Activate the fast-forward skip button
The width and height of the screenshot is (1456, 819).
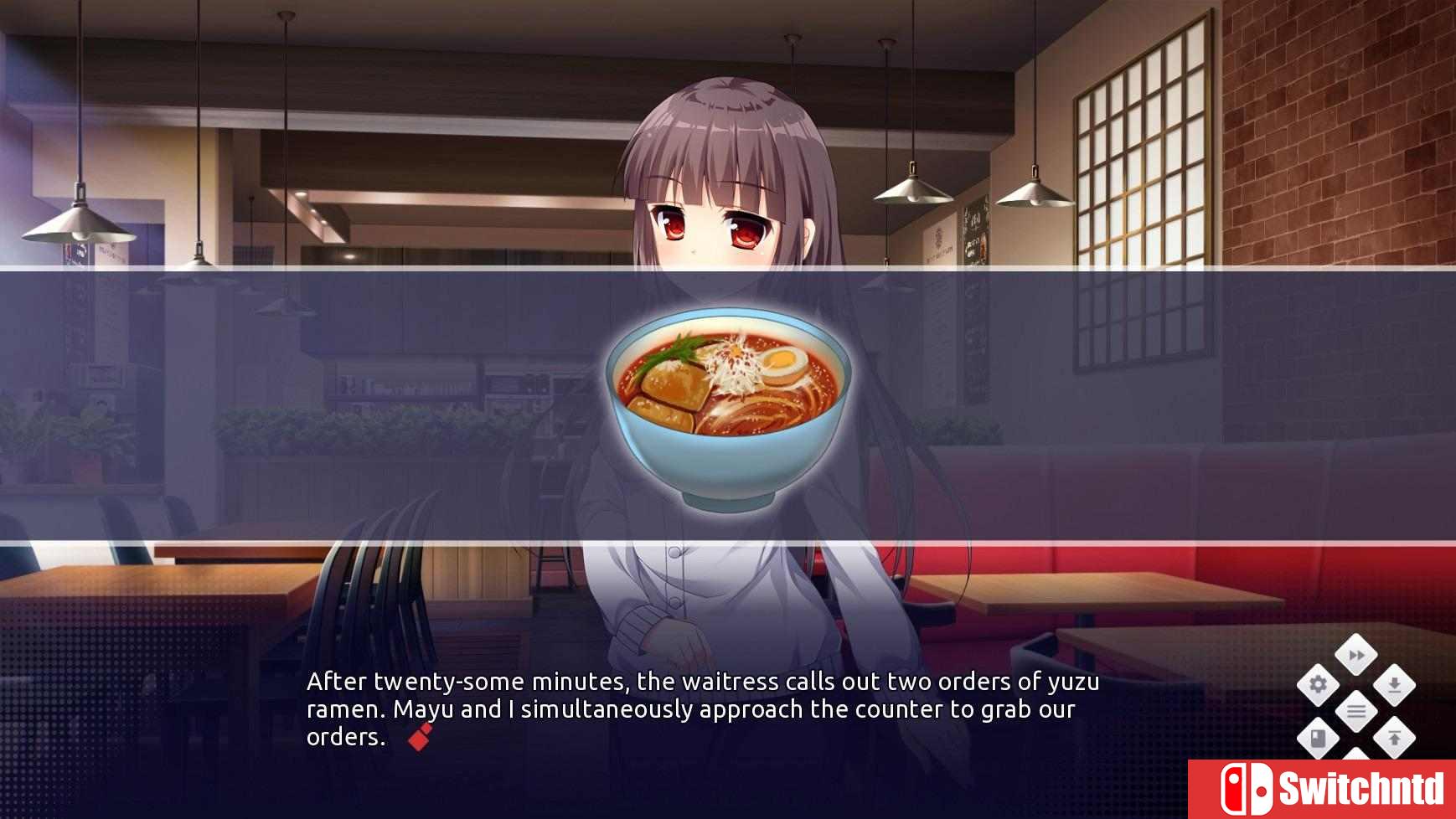coord(1356,655)
